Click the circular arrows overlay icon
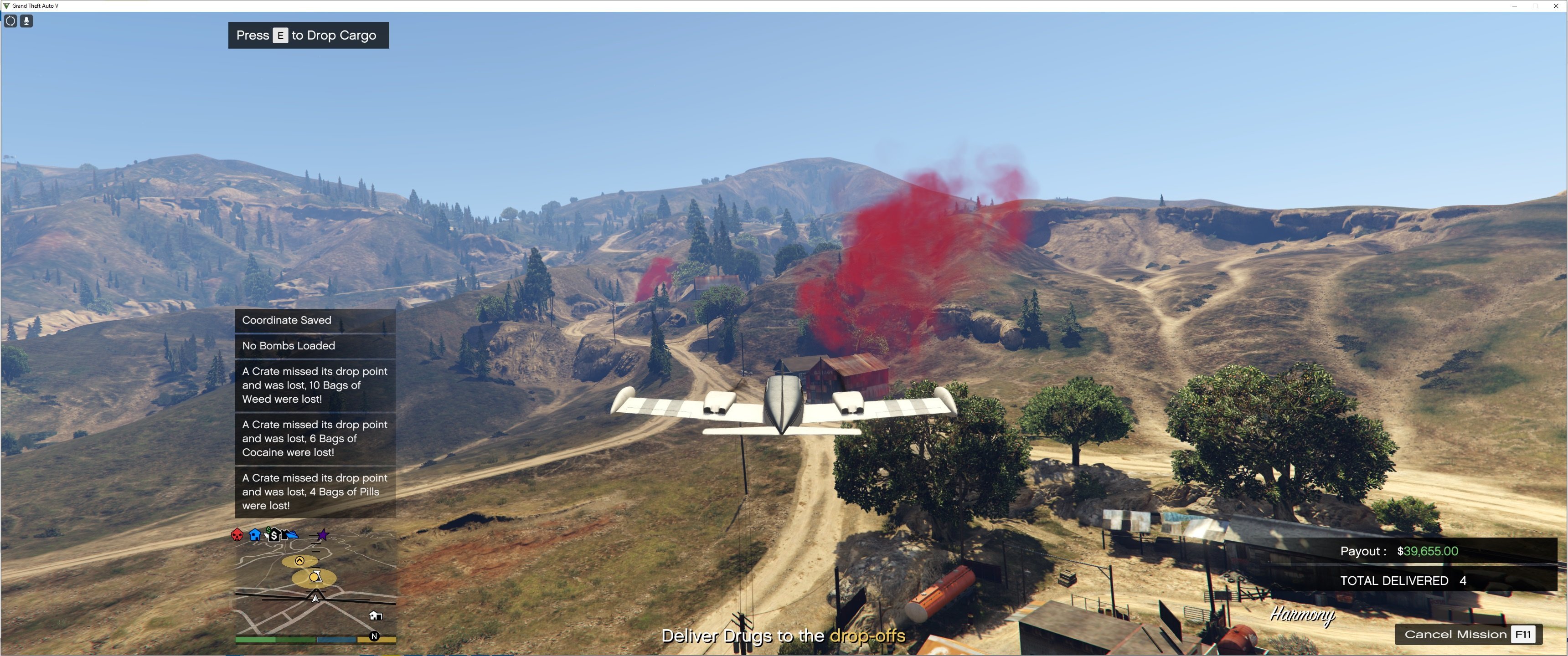This screenshot has width=1568, height=656. [x=10, y=21]
